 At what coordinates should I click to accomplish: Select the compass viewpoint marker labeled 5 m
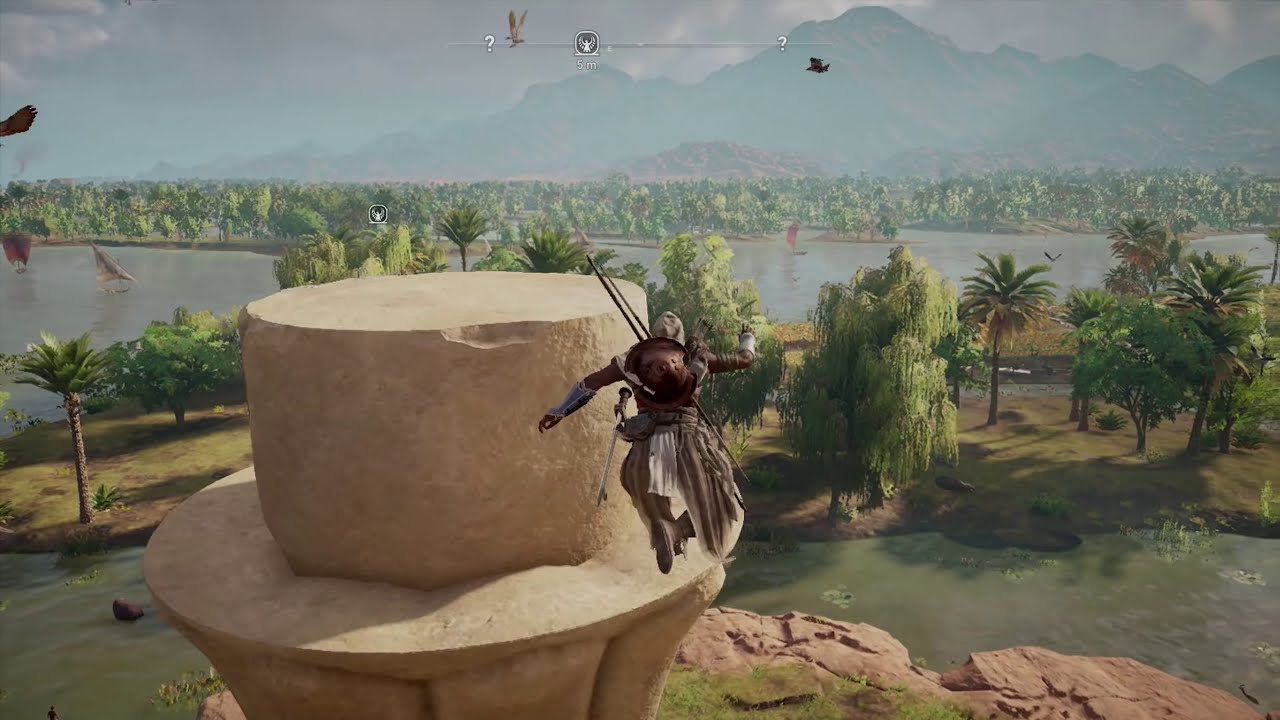tap(587, 43)
